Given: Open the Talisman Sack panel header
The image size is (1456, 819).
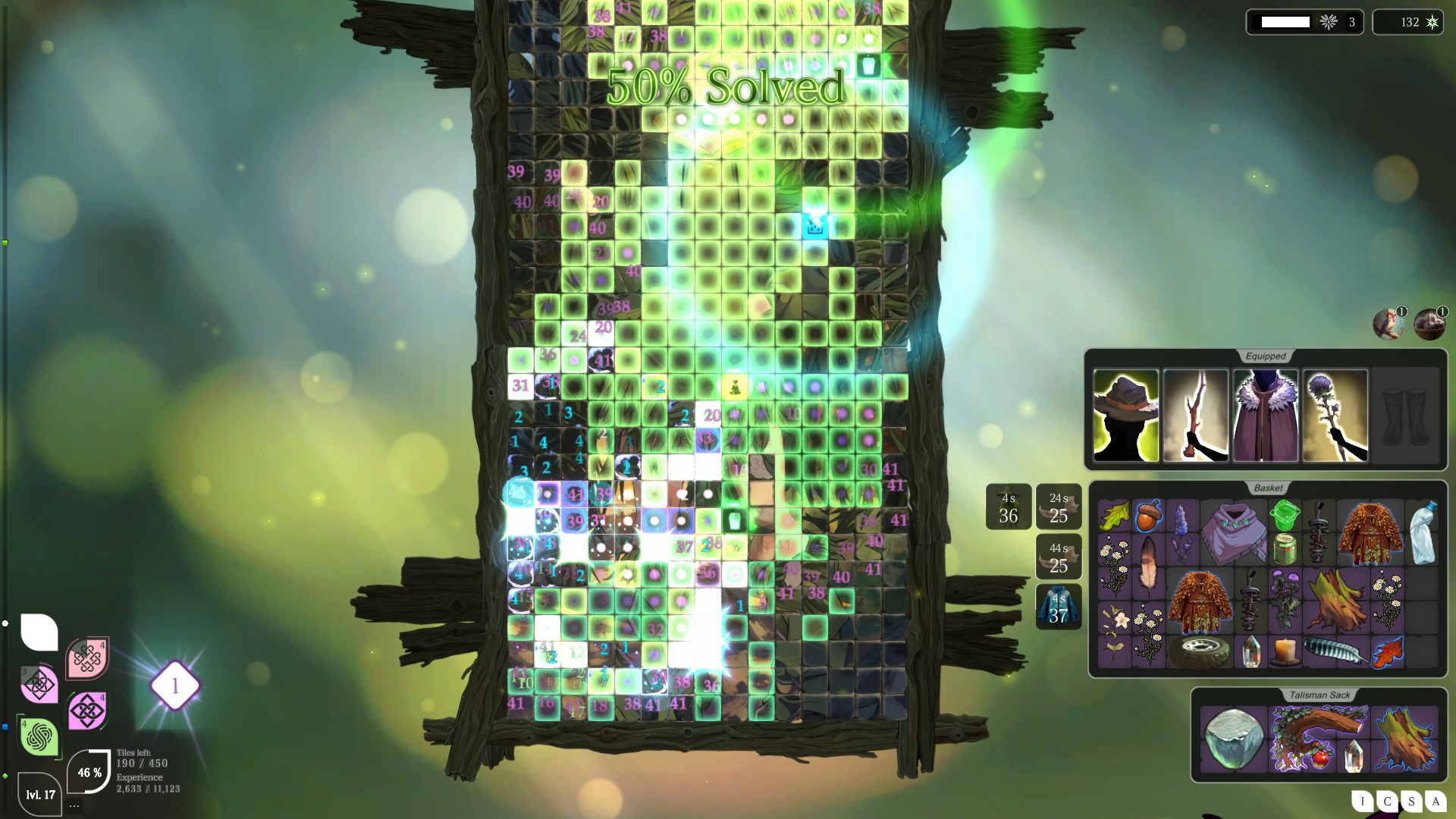Looking at the screenshot, I should 1320,694.
